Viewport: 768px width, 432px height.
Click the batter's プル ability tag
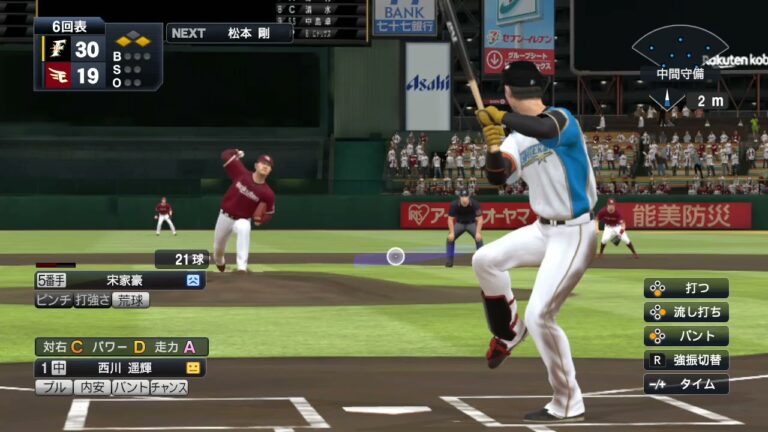click(x=54, y=388)
